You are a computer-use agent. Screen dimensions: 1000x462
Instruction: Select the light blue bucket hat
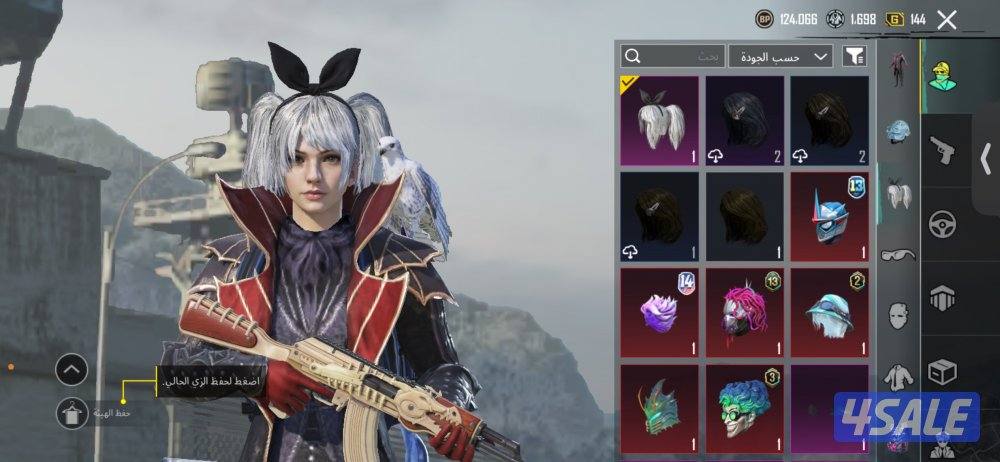(829, 311)
